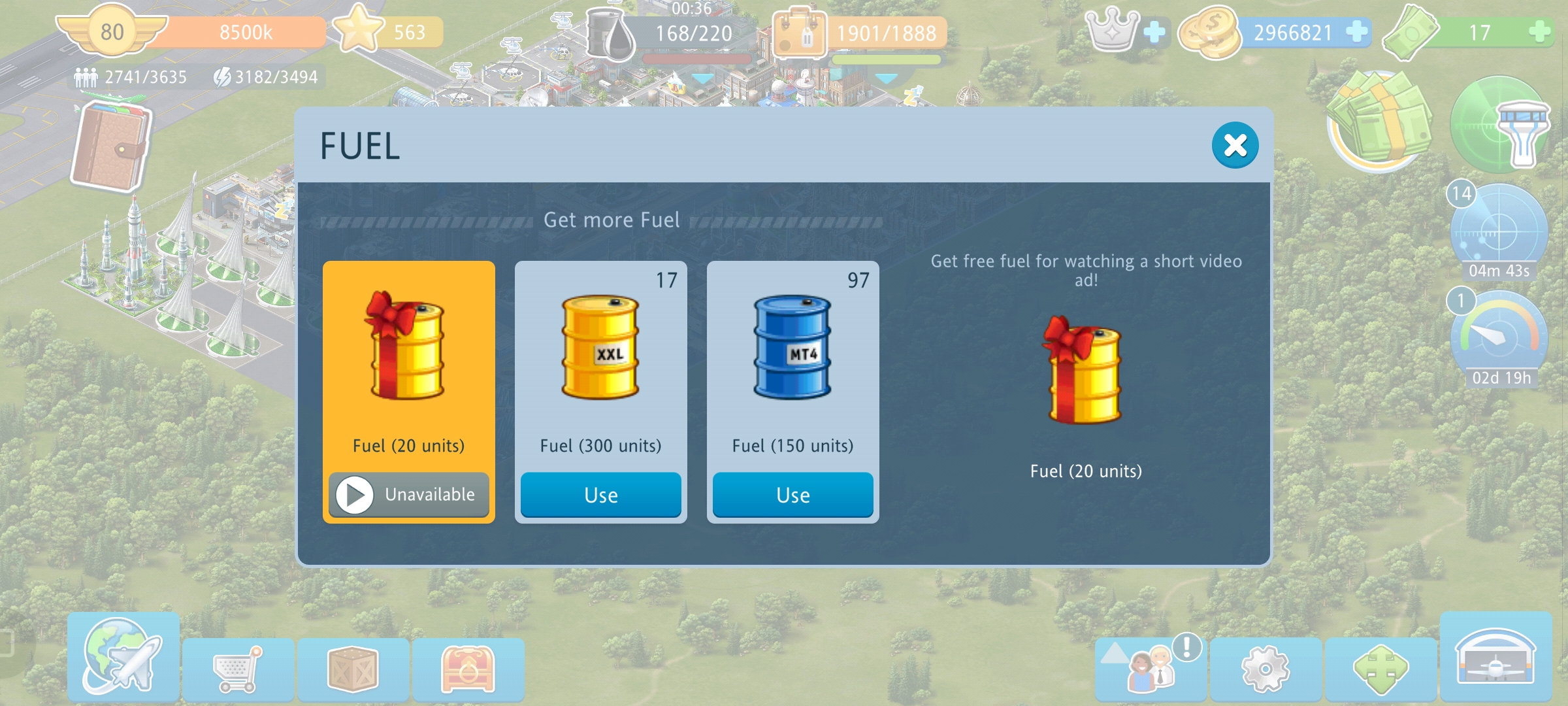Viewport: 1568px width, 706px height.
Task: Open the control tower radar
Action: pyautogui.click(x=1499, y=126)
